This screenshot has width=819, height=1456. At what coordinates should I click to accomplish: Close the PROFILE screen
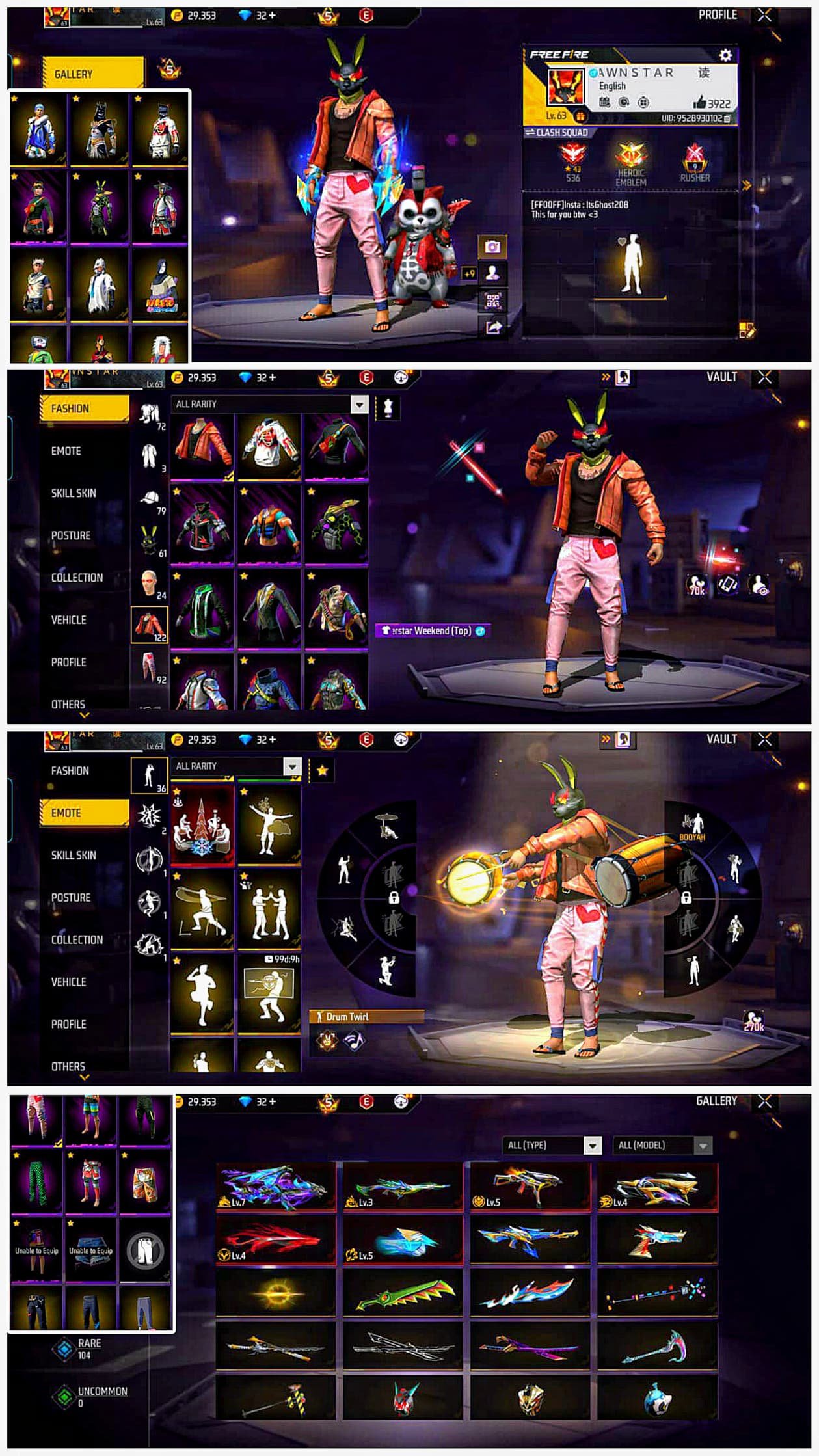[764, 15]
